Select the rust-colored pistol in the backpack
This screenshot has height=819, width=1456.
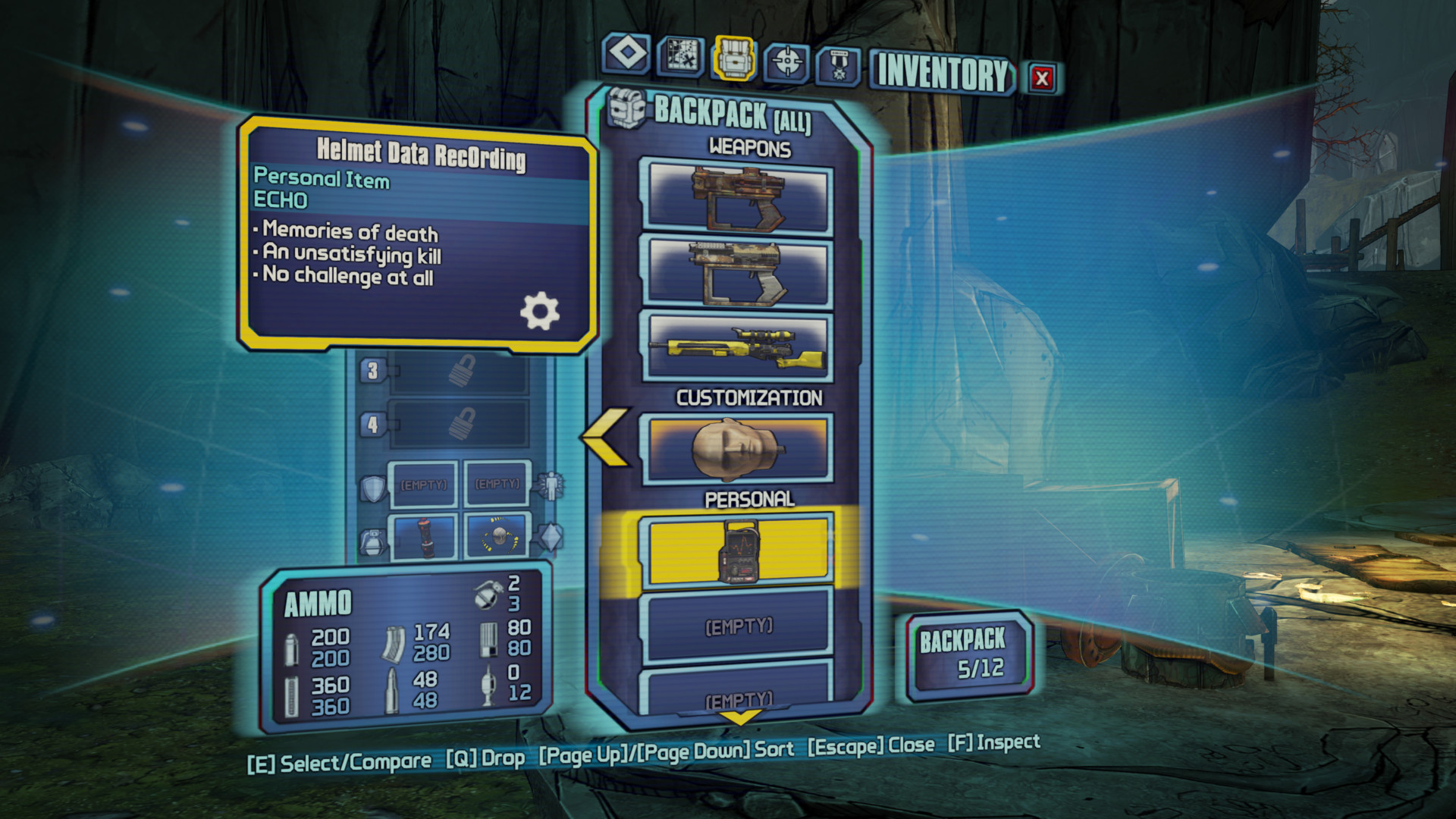click(x=737, y=197)
